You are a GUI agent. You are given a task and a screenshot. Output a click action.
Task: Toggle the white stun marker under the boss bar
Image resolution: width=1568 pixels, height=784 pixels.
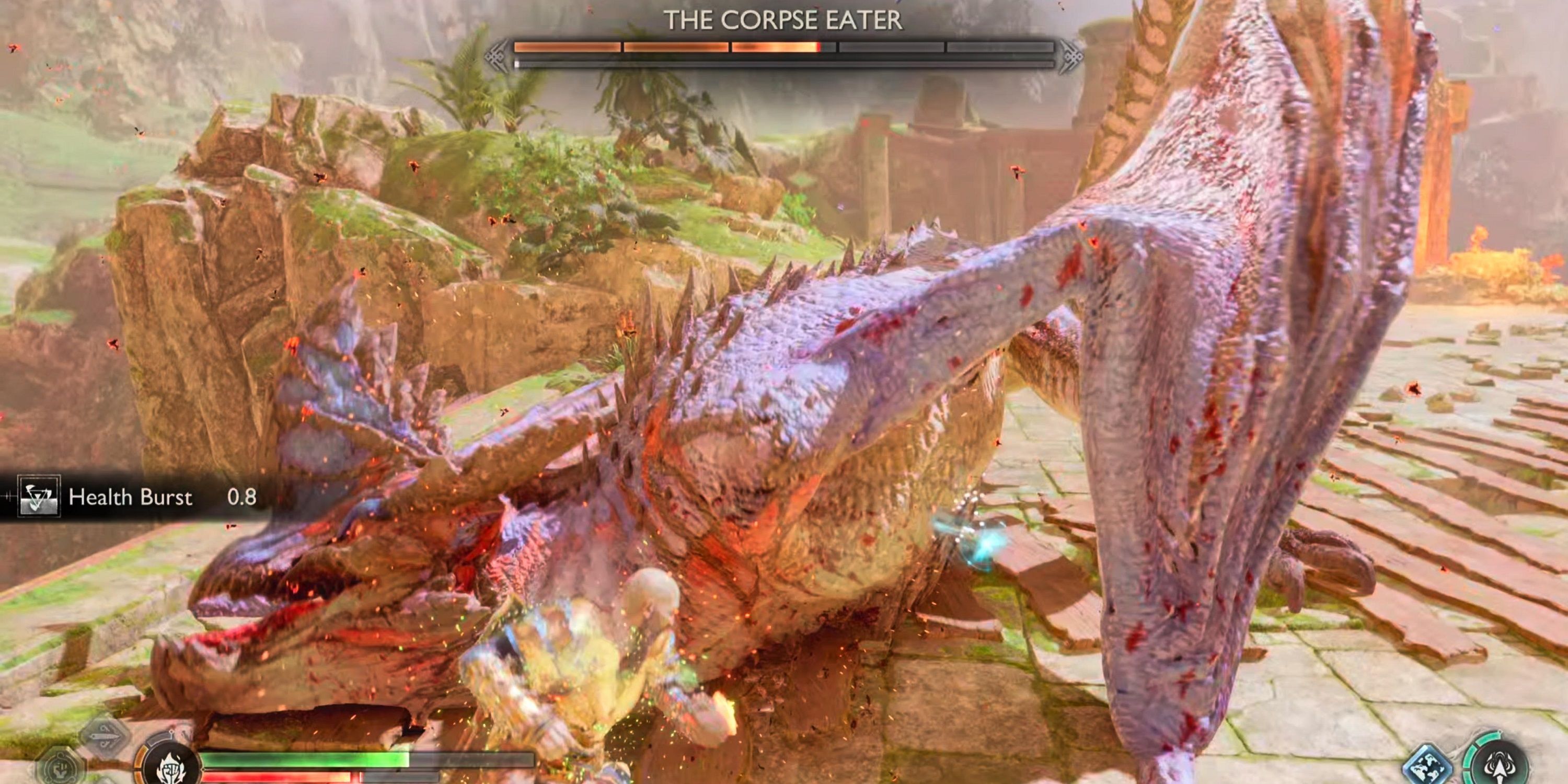(517, 63)
